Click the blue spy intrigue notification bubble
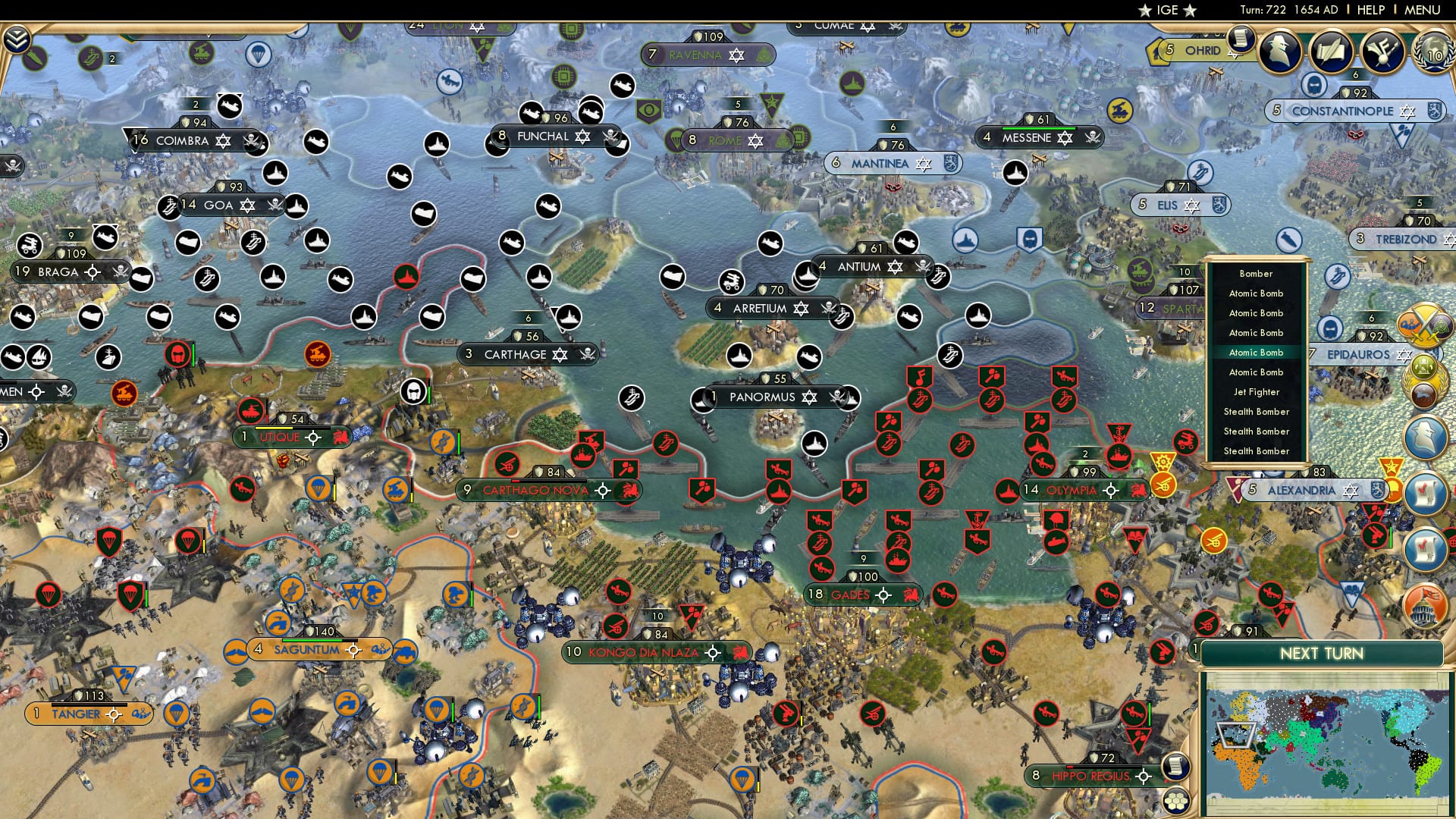 pyautogui.click(x=1425, y=438)
